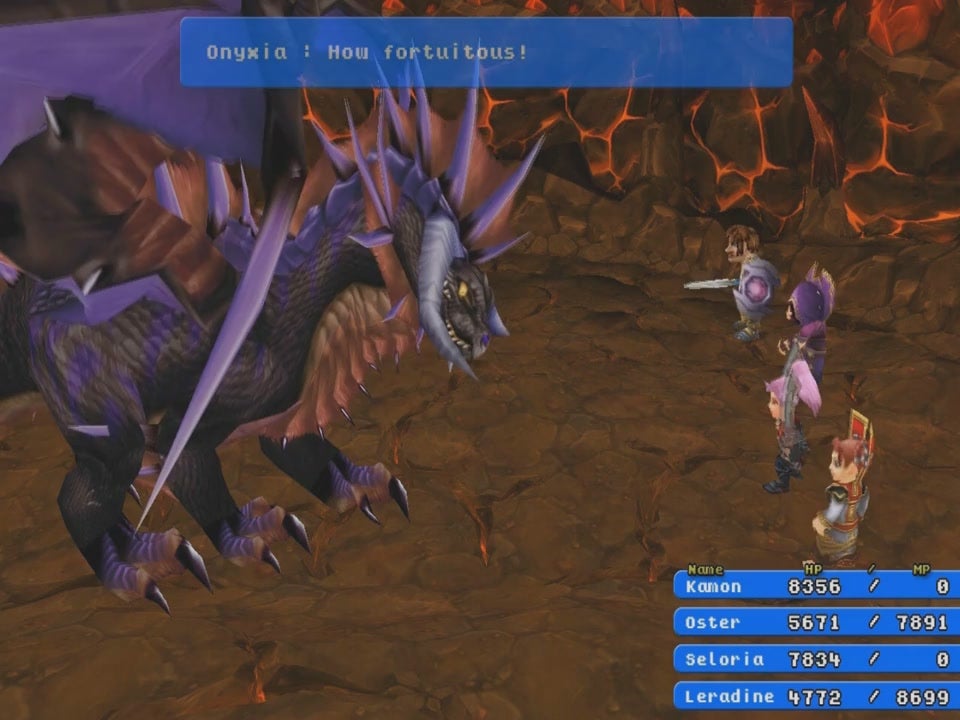Select Kamon's party status row
The image size is (960, 720).
(816, 587)
